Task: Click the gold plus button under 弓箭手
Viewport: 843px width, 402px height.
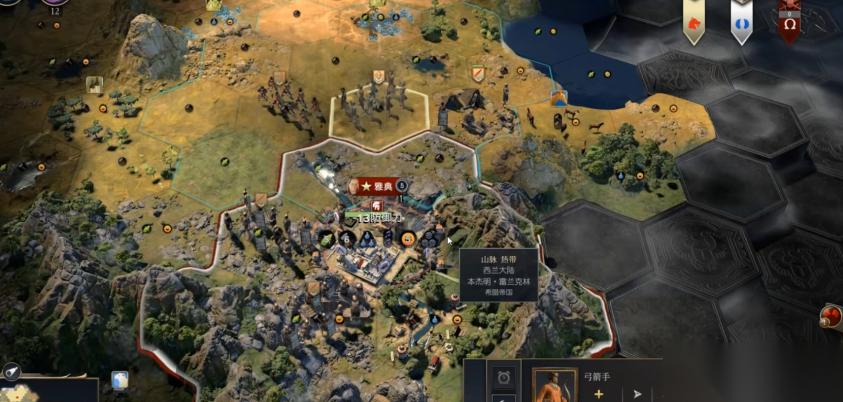Action: pos(599,394)
